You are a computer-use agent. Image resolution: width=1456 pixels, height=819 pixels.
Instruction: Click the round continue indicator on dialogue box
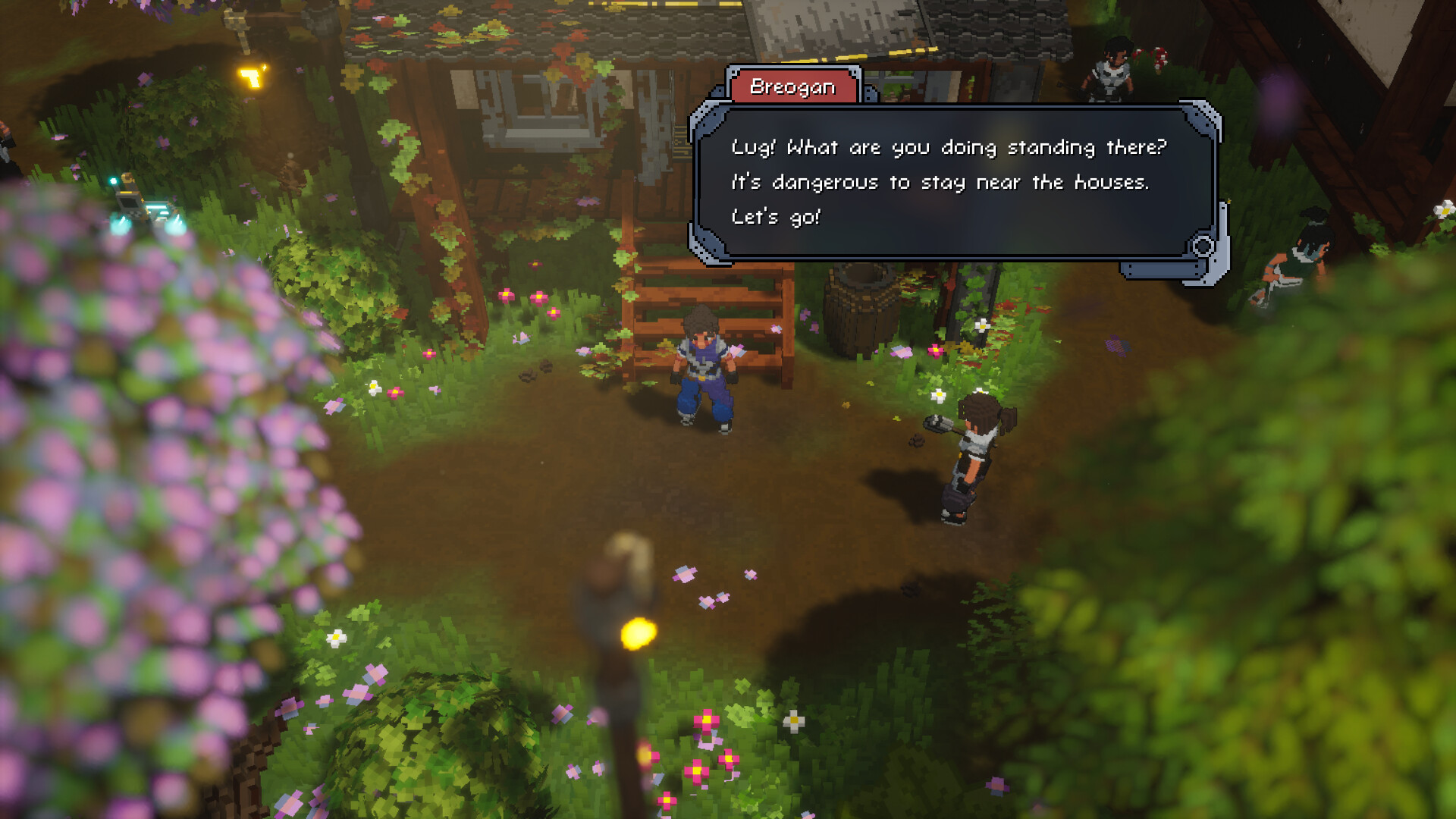[x=1203, y=246]
